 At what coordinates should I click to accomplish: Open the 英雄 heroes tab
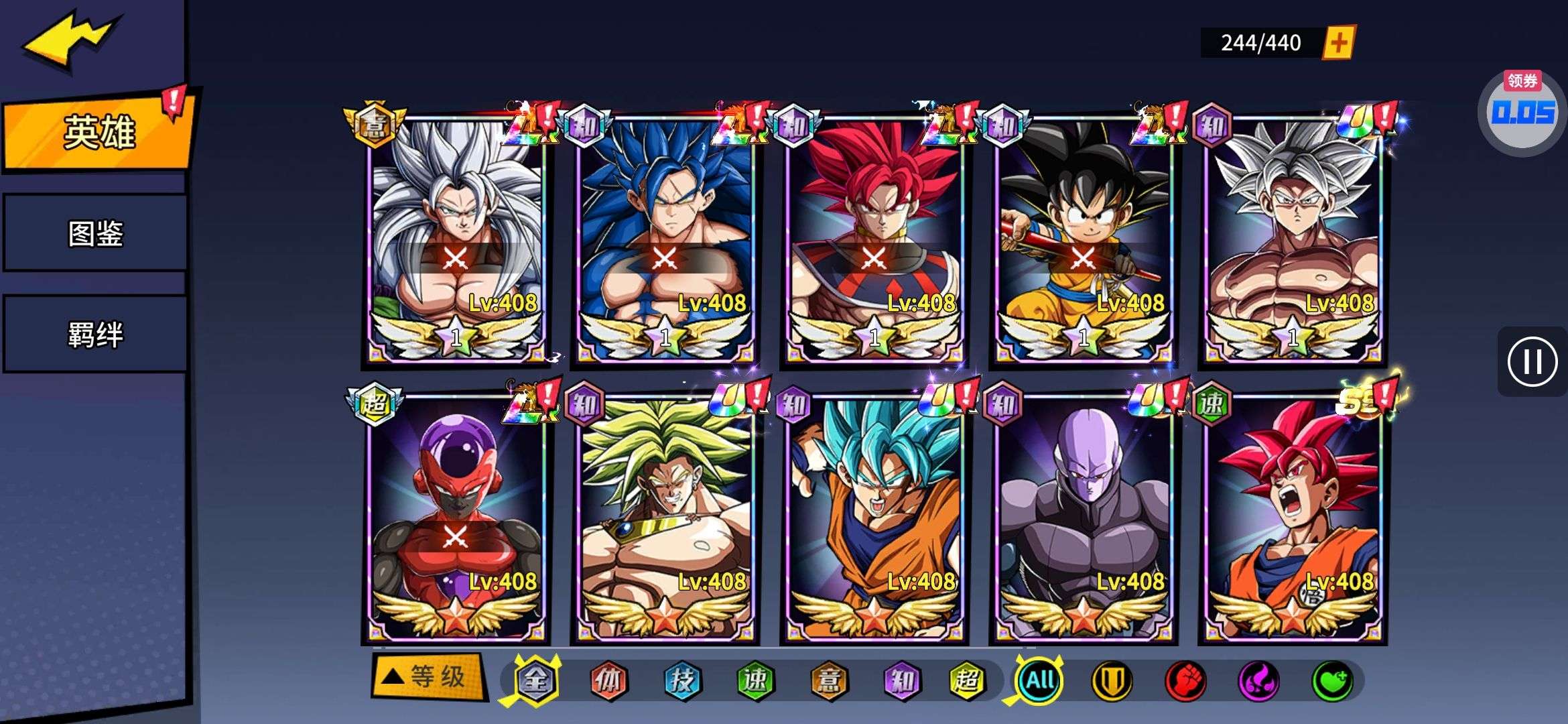coord(99,132)
